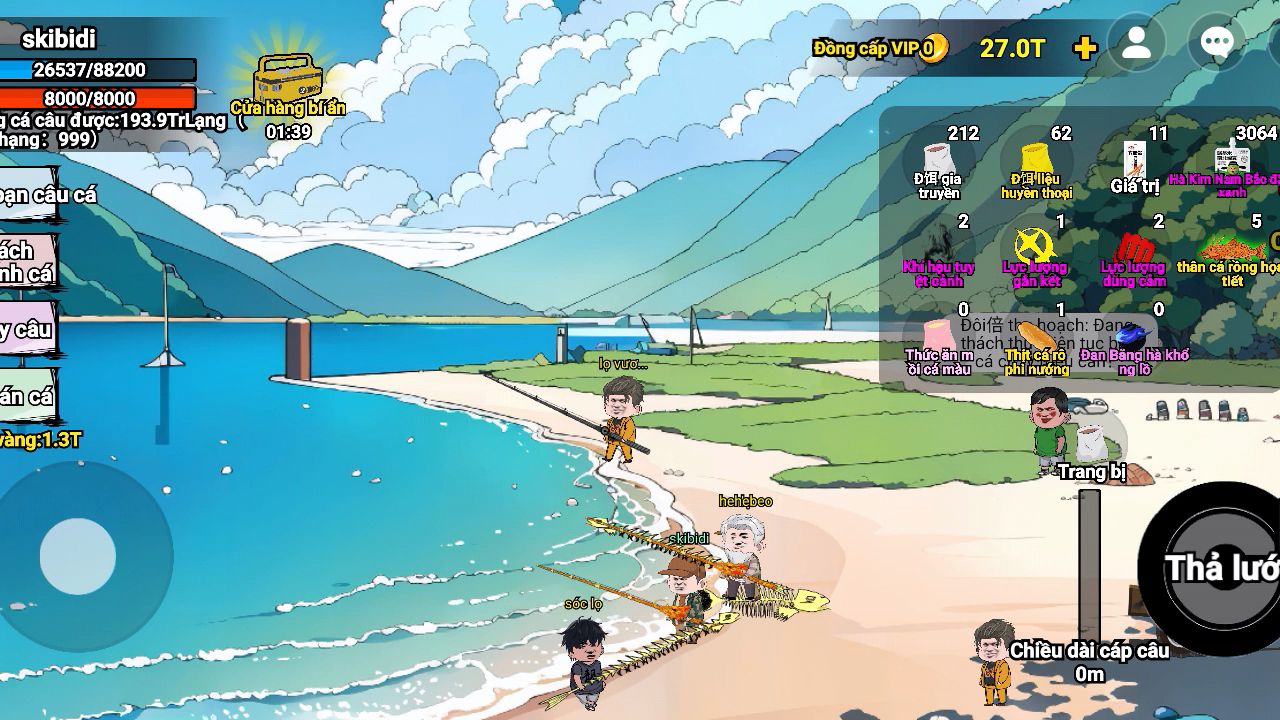The image size is (1280, 720).
Task: Tap the yellow plus to add coins
Action: (x=1084, y=48)
